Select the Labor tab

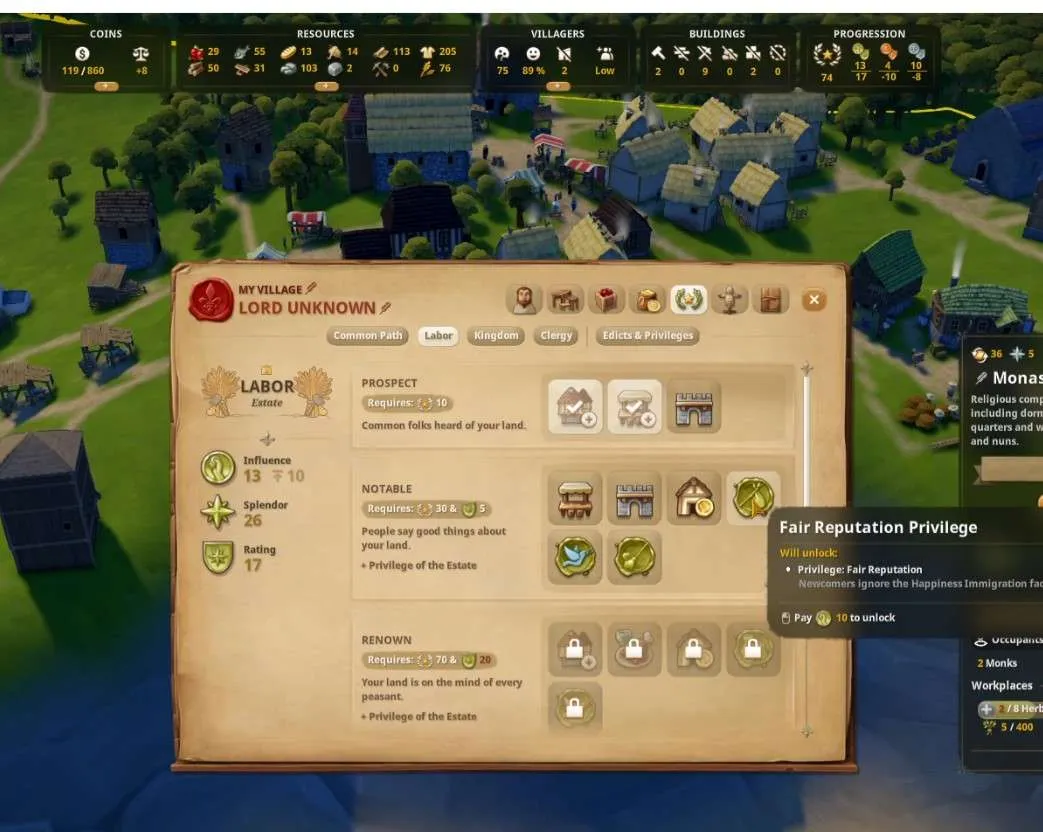click(439, 336)
